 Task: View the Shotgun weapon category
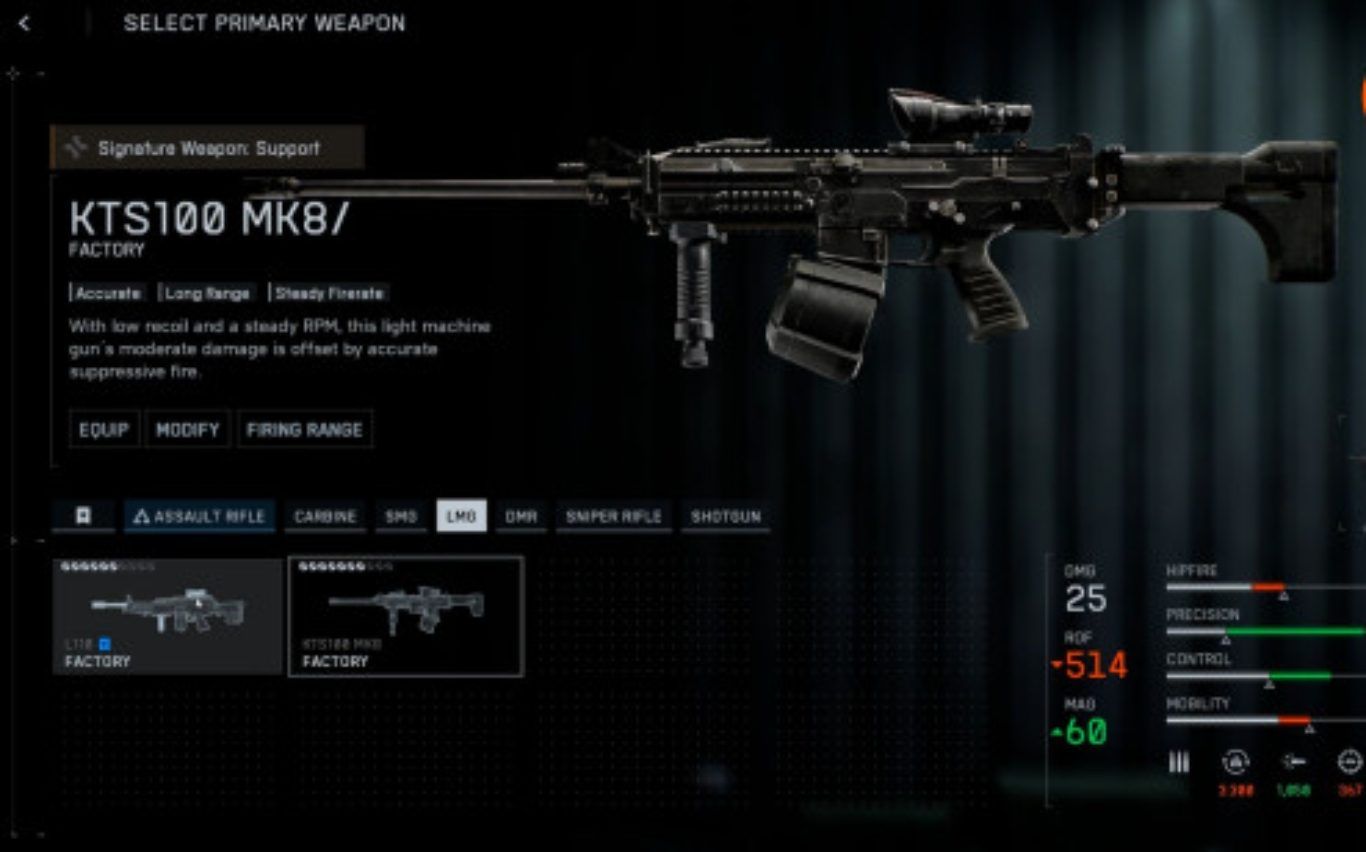(x=725, y=516)
